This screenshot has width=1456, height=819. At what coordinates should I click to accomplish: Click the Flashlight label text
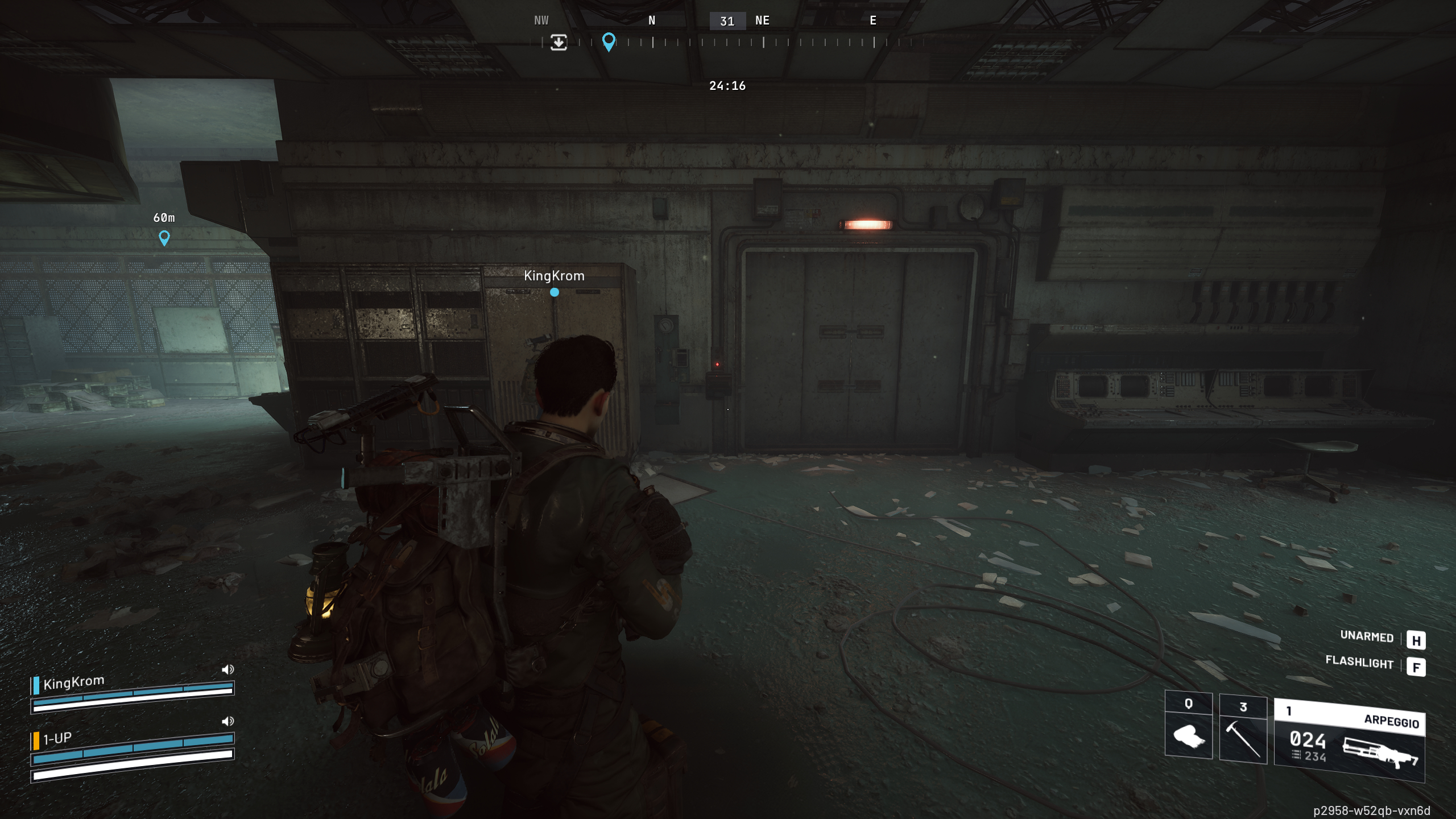1359,664
